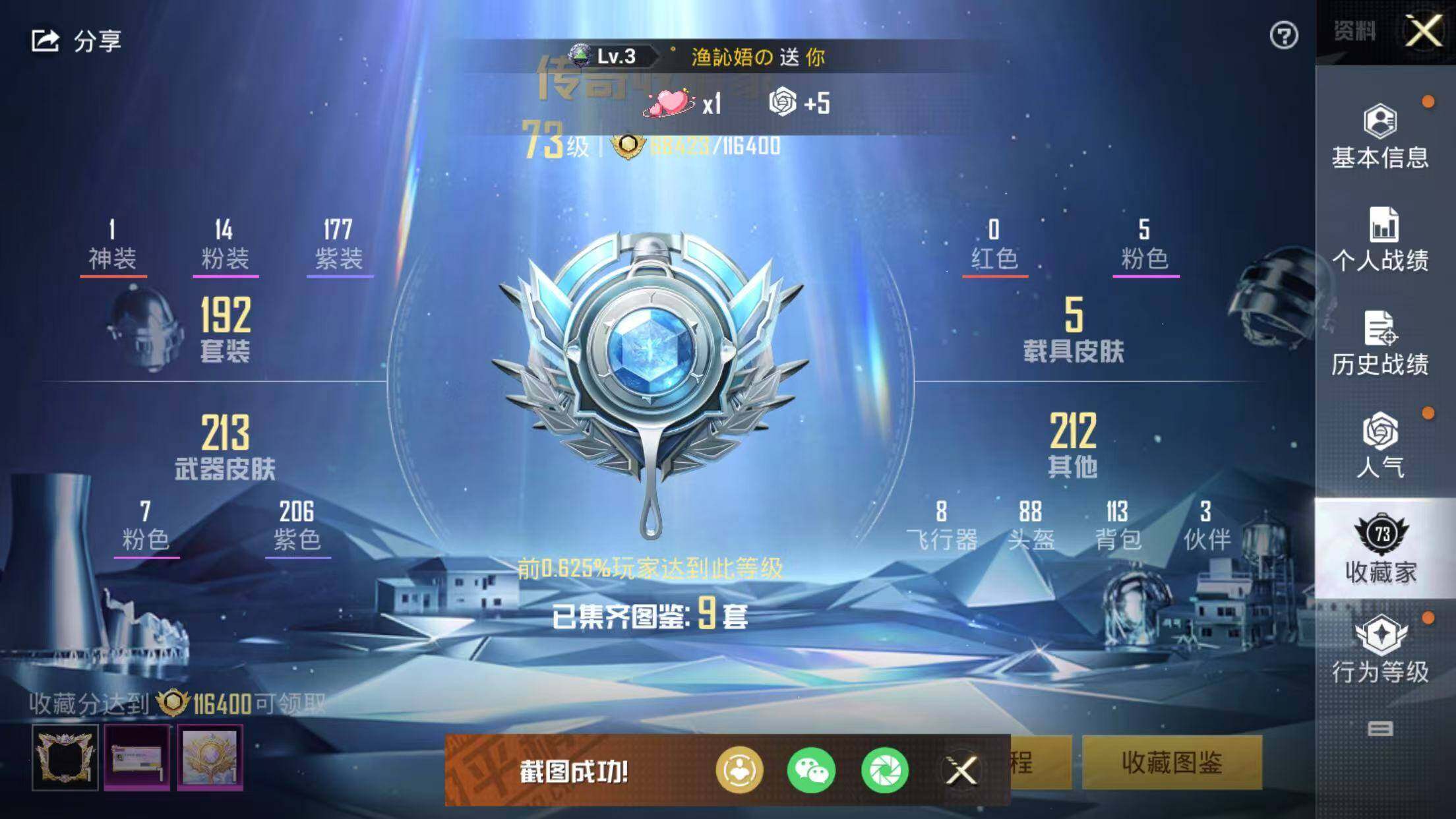Screen dimensions: 1456x819
Task: Select the 收藏家 collector tab
Action: point(1380,549)
